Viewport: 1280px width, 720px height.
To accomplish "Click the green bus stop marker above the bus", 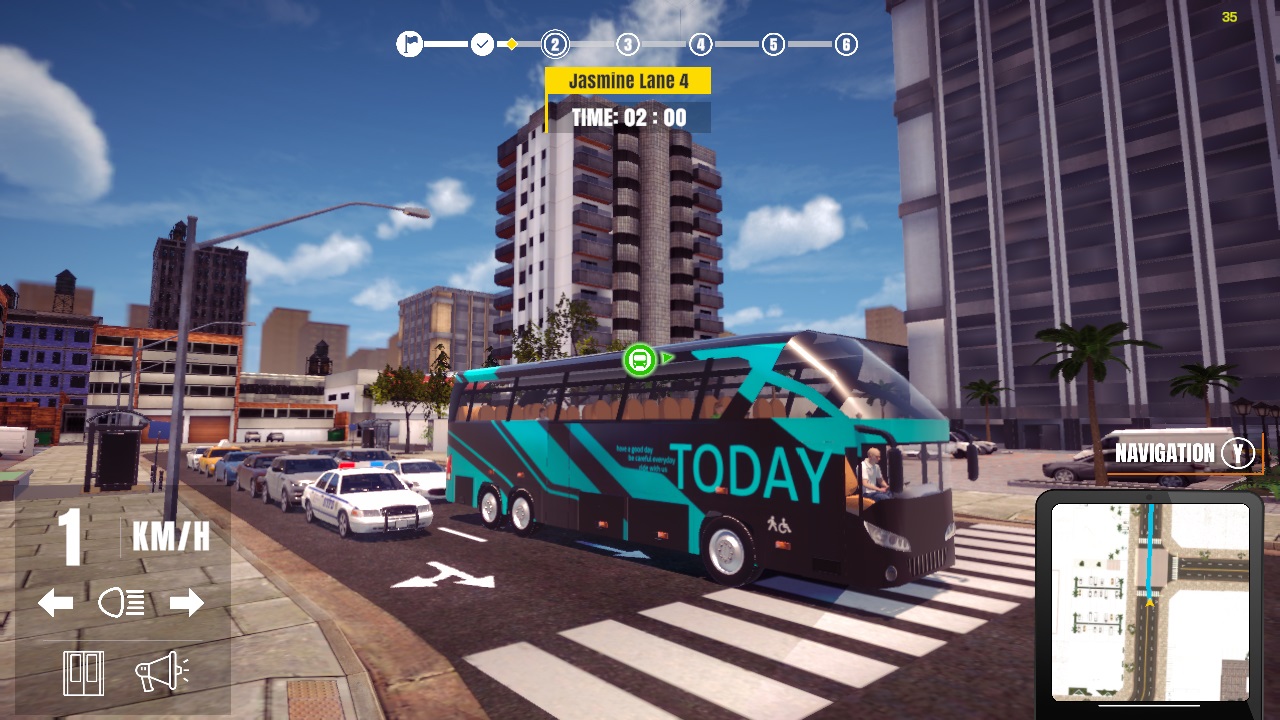I will point(641,360).
